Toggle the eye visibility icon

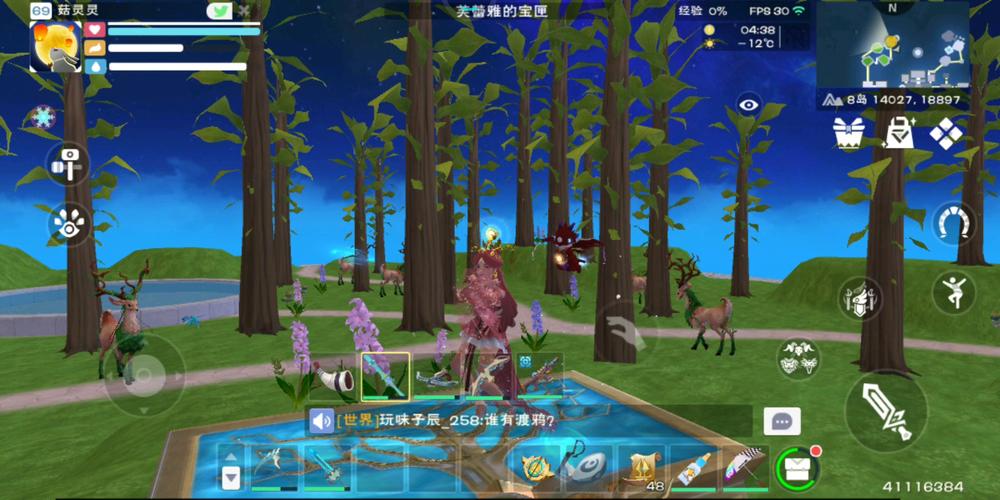[x=748, y=104]
